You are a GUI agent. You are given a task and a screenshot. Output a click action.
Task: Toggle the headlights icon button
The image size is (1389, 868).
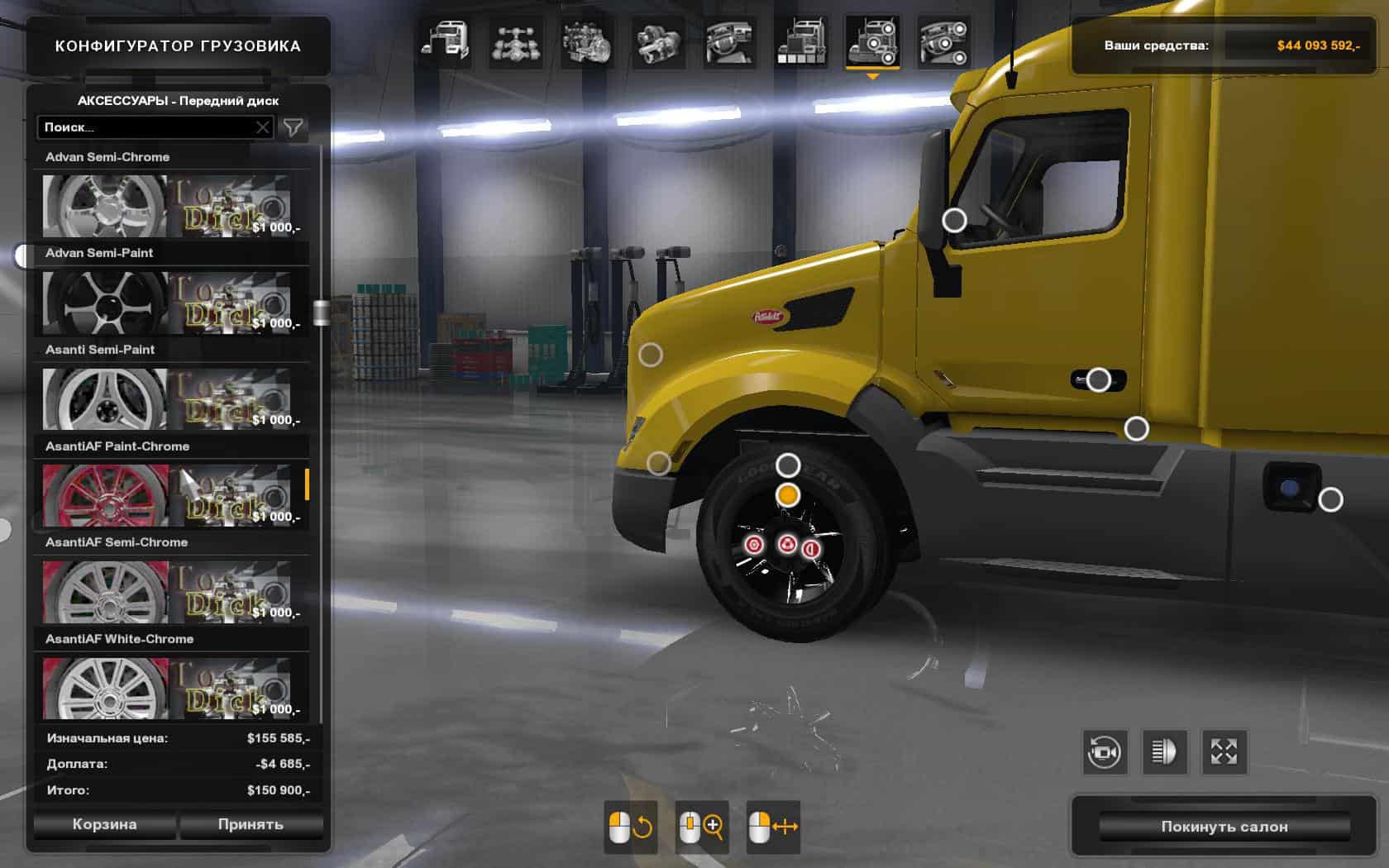tap(1164, 751)
